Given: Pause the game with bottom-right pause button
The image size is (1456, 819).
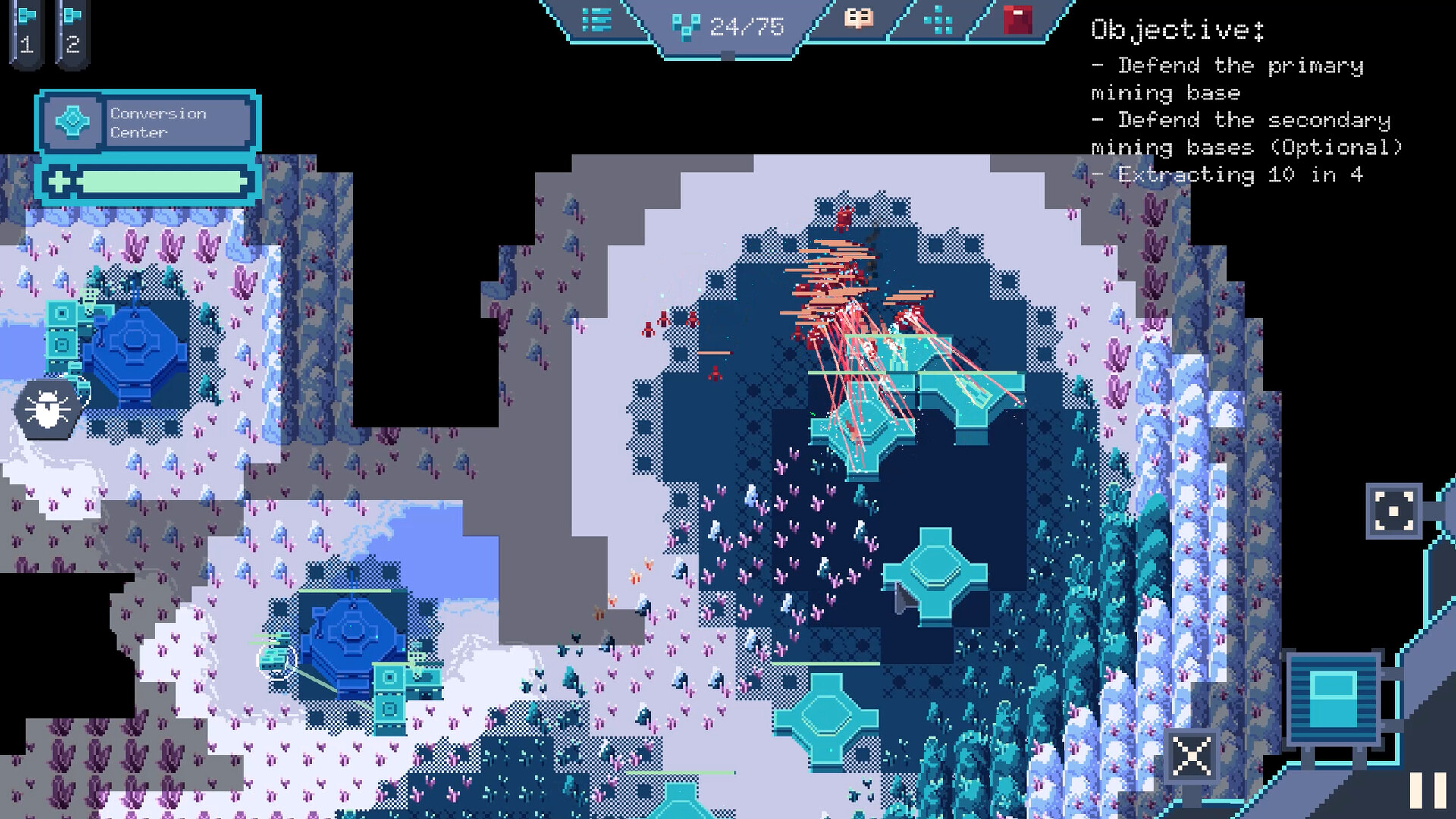Looking at the screenshot, I should [1429, 790].
